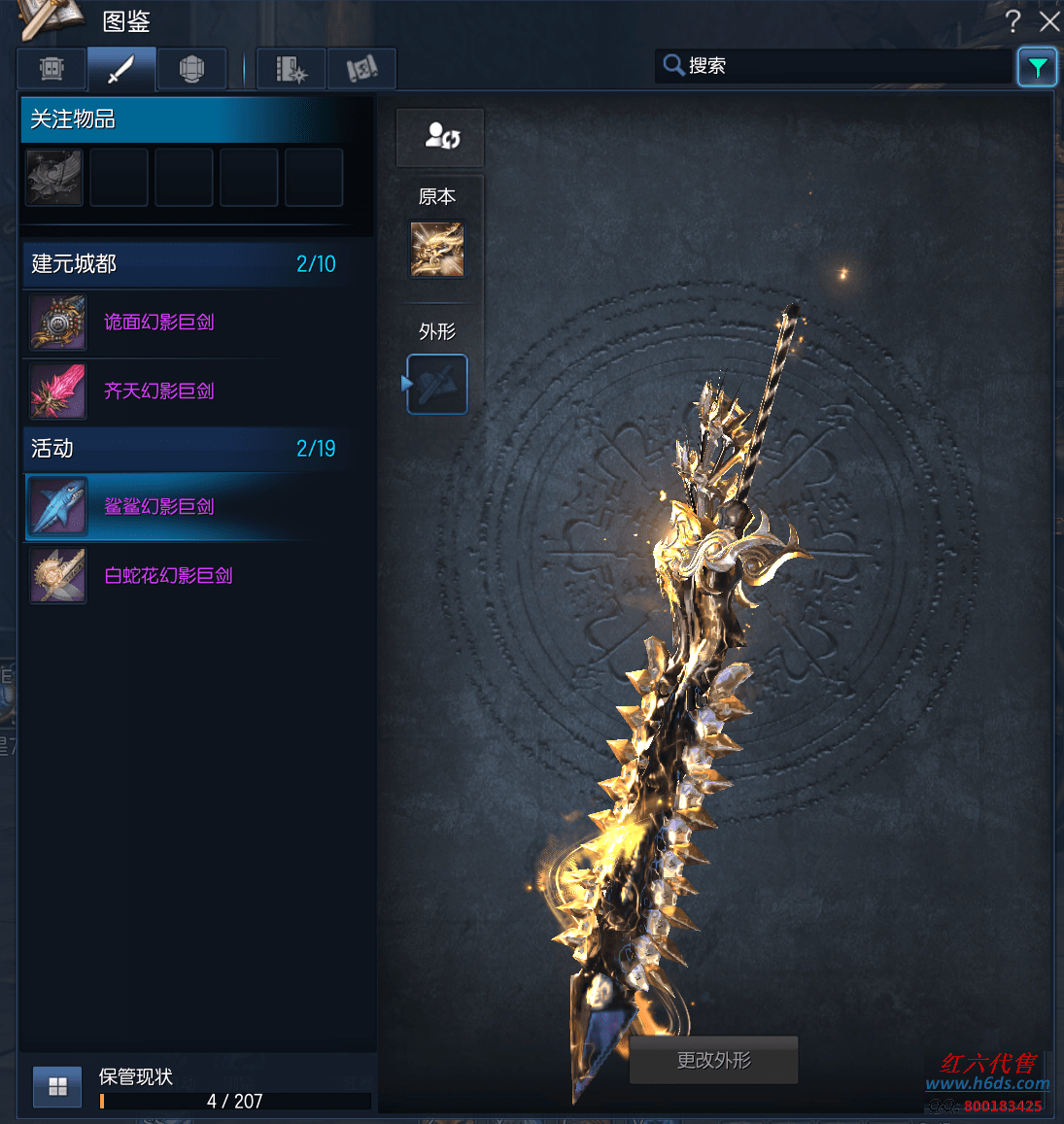Image resolution: width=1064 pixels, height=1124 pixels.
Task: Collapse the 活动 category header
Action: tap(183, 449)
